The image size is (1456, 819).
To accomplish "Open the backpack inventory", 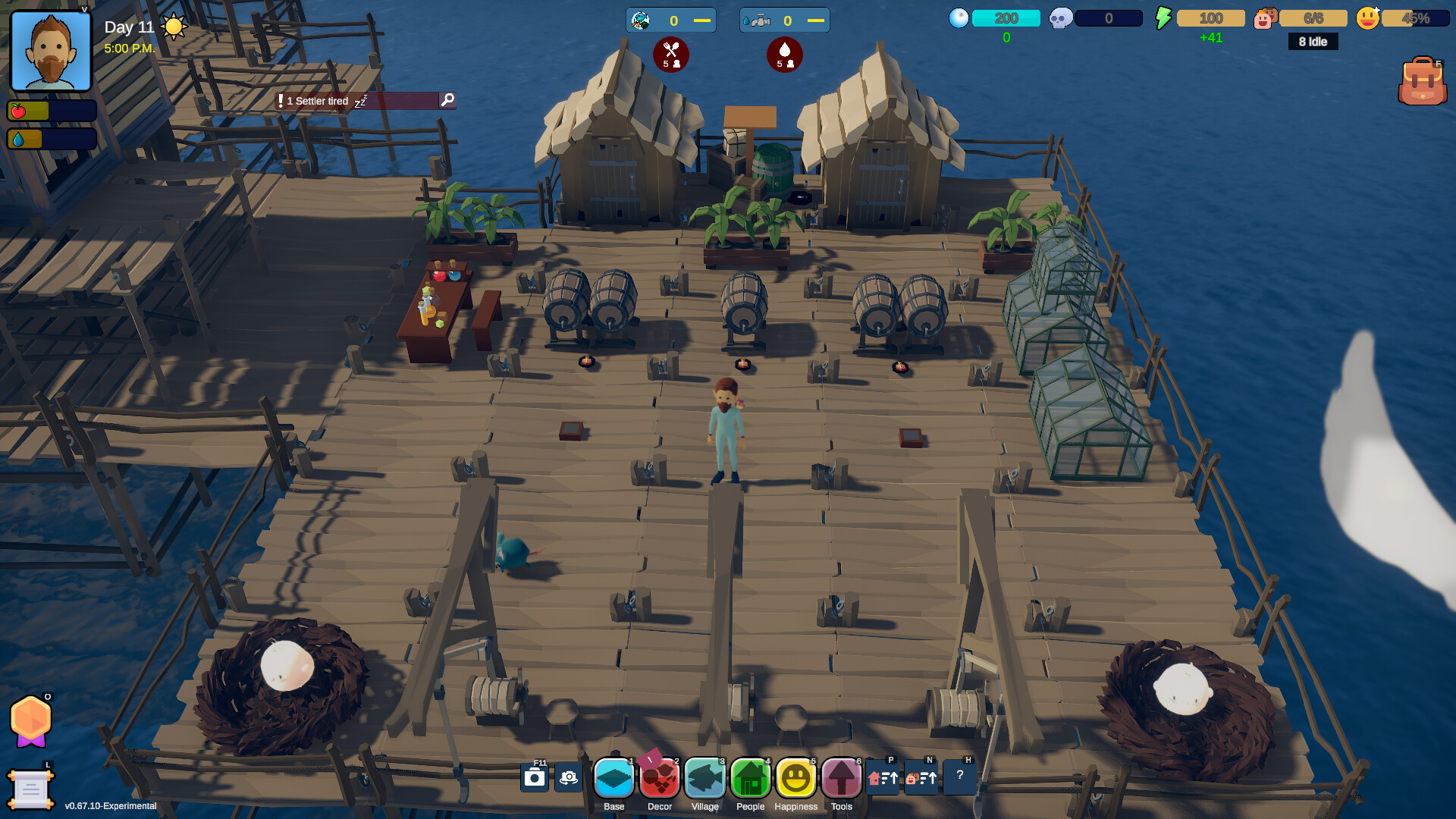I will (1423, 78).
